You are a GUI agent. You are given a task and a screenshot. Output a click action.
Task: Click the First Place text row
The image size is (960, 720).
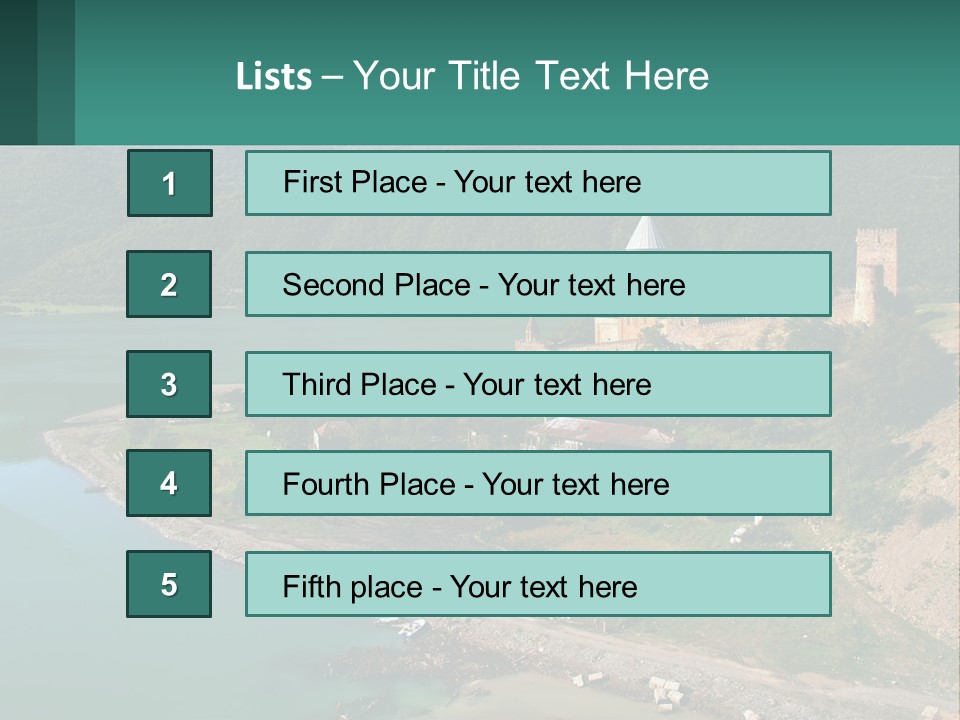[x=538, y=183]
